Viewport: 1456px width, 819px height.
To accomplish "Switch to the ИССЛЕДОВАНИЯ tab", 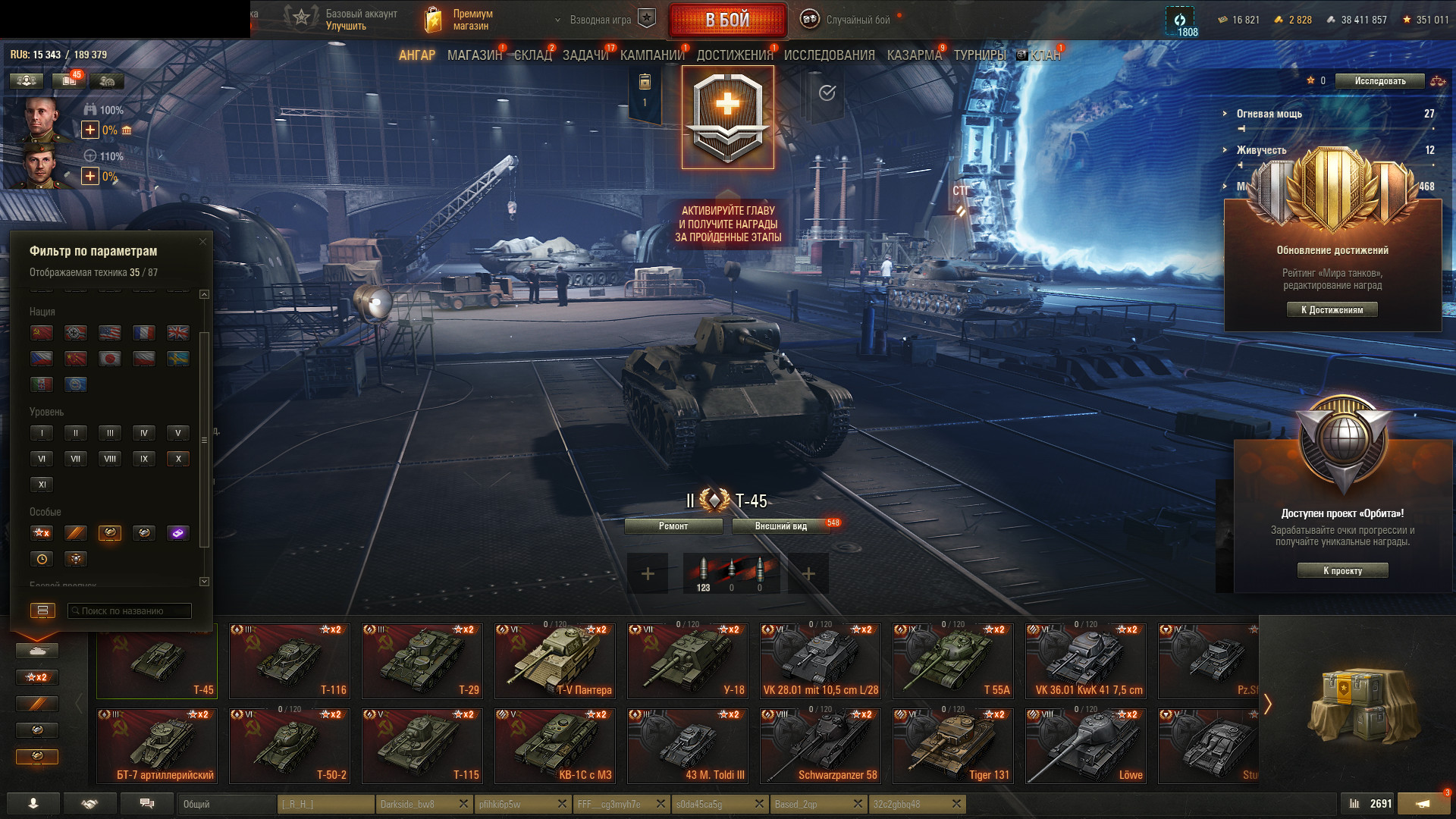I will click(x=829, y=55).
